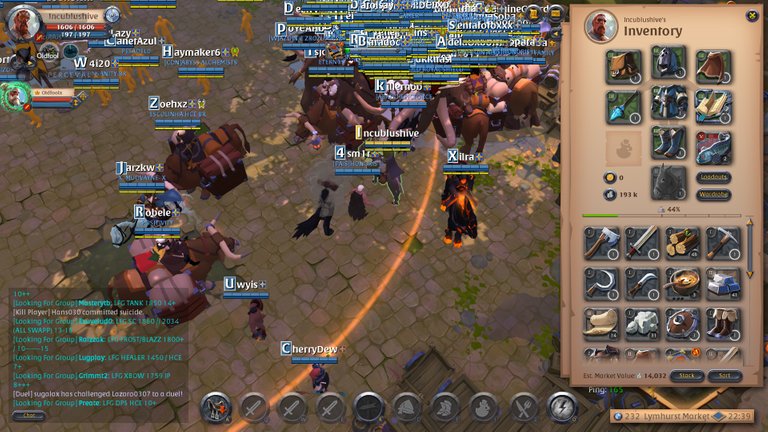Select the equipped blue-tipped spear weapon
This screenshot has height=432, width=768.
(x=622, y=104)
